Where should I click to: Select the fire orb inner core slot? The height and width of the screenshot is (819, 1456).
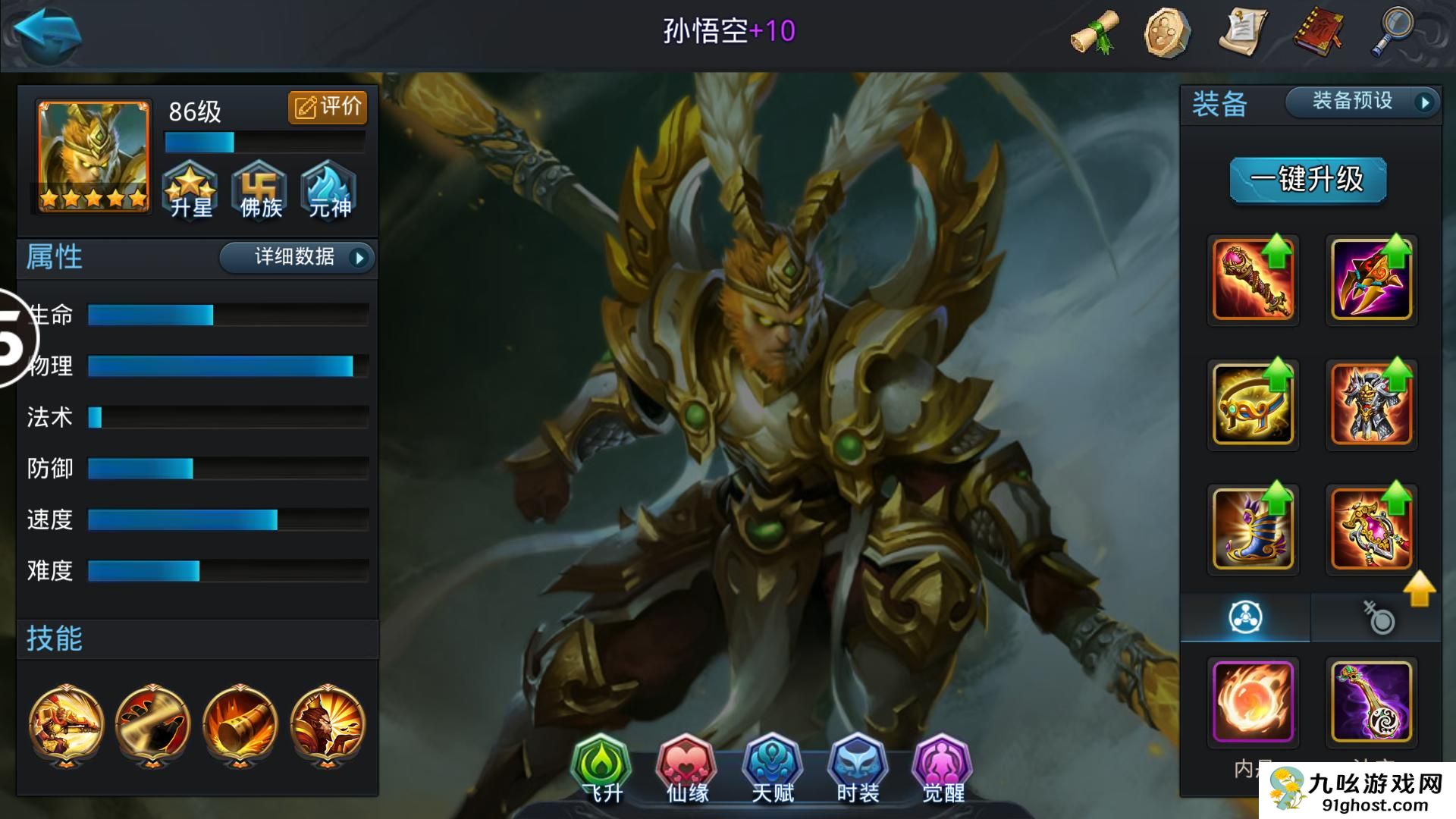point(1253,701)
